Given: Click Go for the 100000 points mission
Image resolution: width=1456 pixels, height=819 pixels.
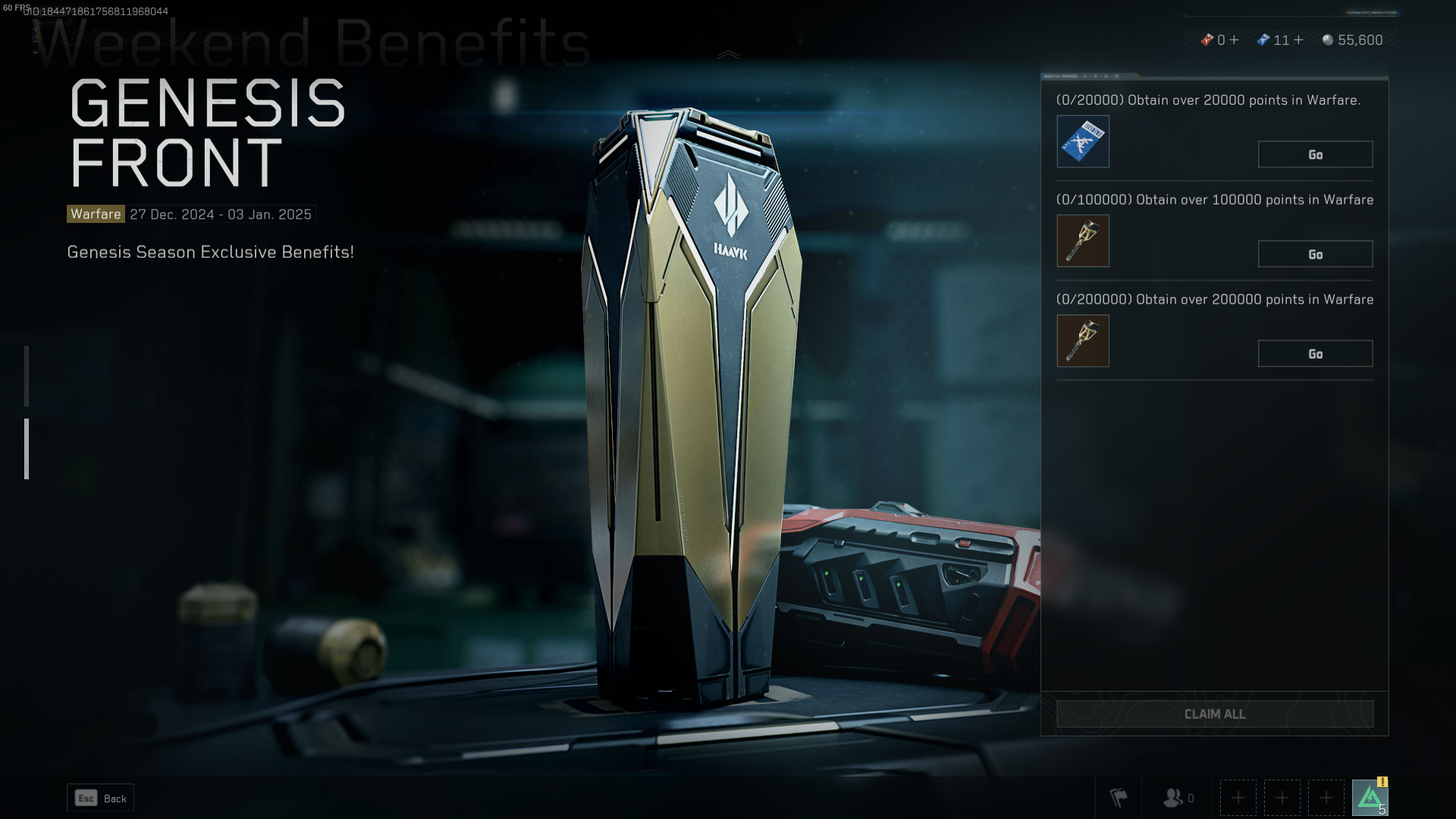Looking at the screenshot, I should pos(1315,255).
